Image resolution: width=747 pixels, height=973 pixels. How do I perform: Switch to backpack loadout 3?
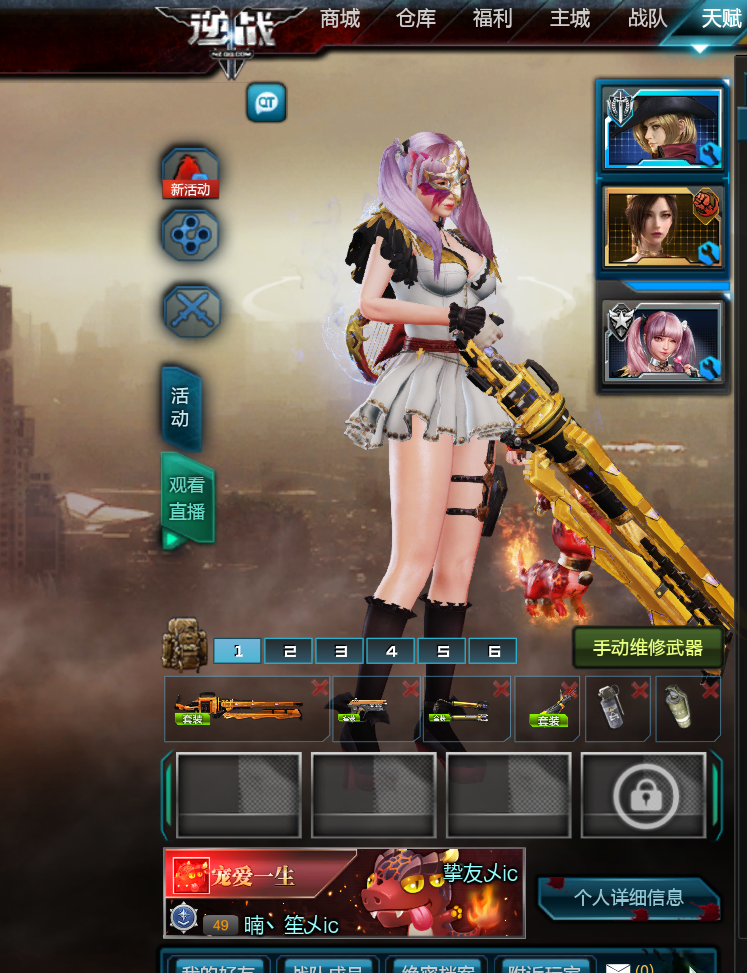click(x=340, y=651)
